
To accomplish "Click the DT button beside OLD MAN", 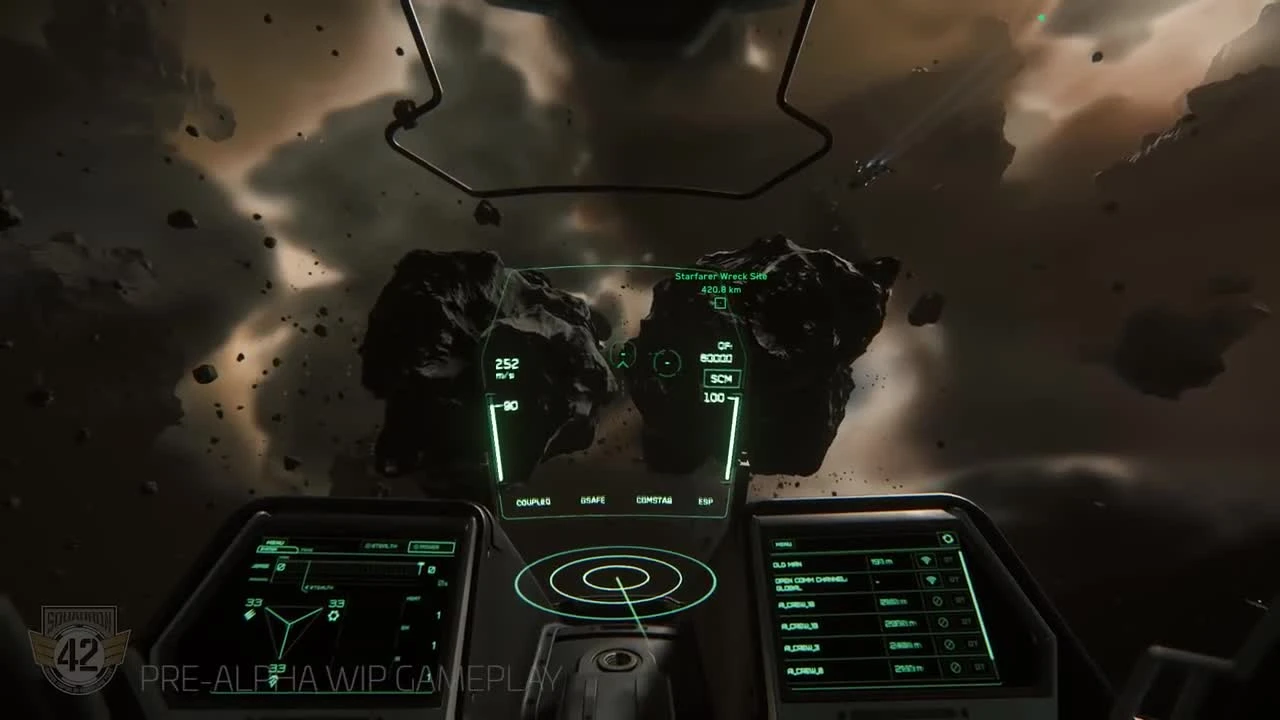I will [948, 561].
